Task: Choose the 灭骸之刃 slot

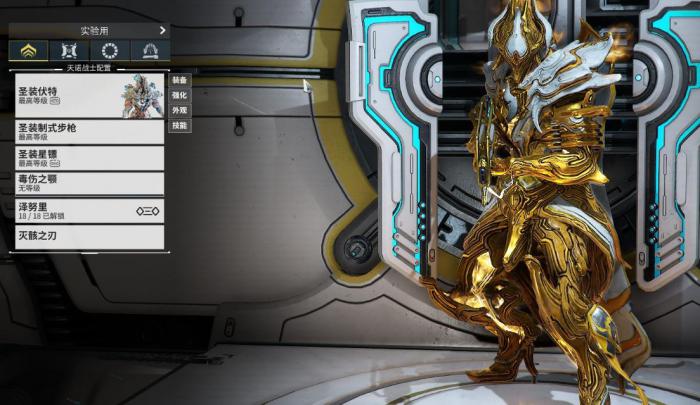Action: pyautogui.click(x=89, y=237)
